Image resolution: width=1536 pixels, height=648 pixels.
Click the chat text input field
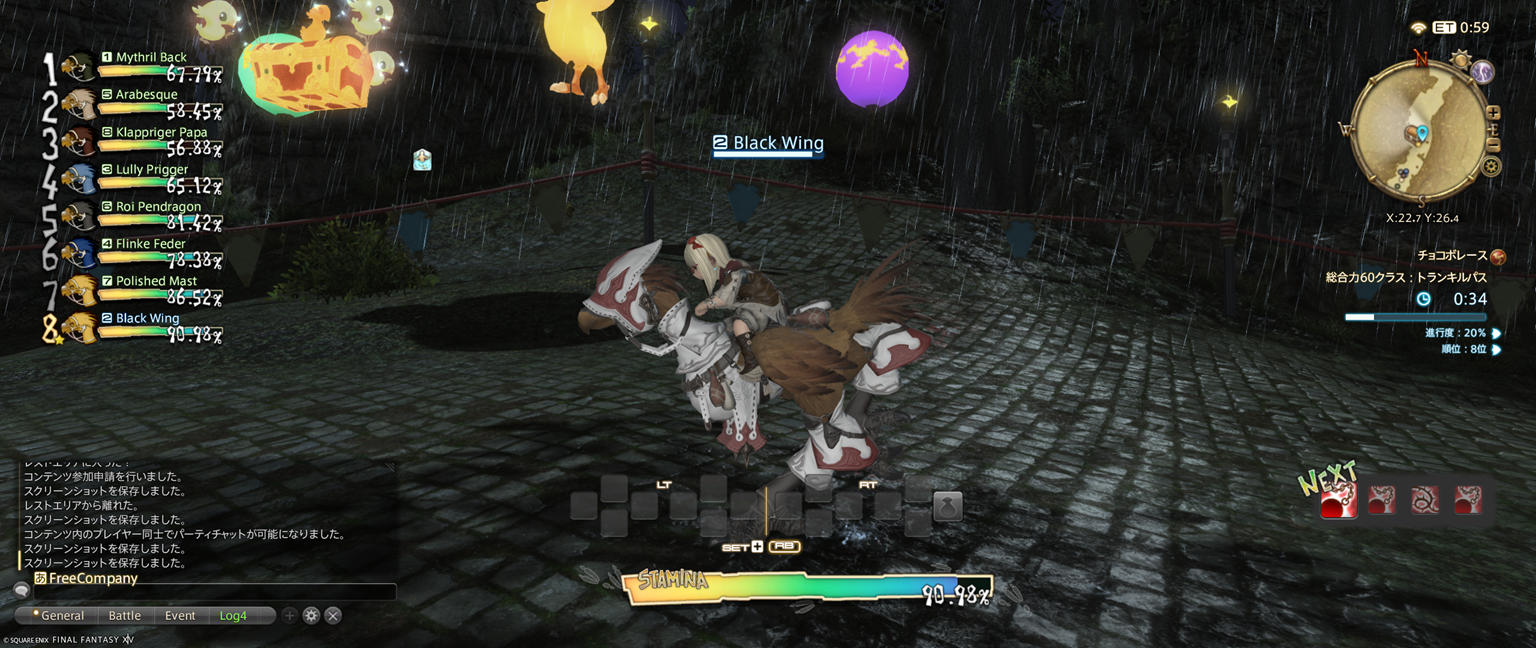pyautogui.click(x=215, y=592)
